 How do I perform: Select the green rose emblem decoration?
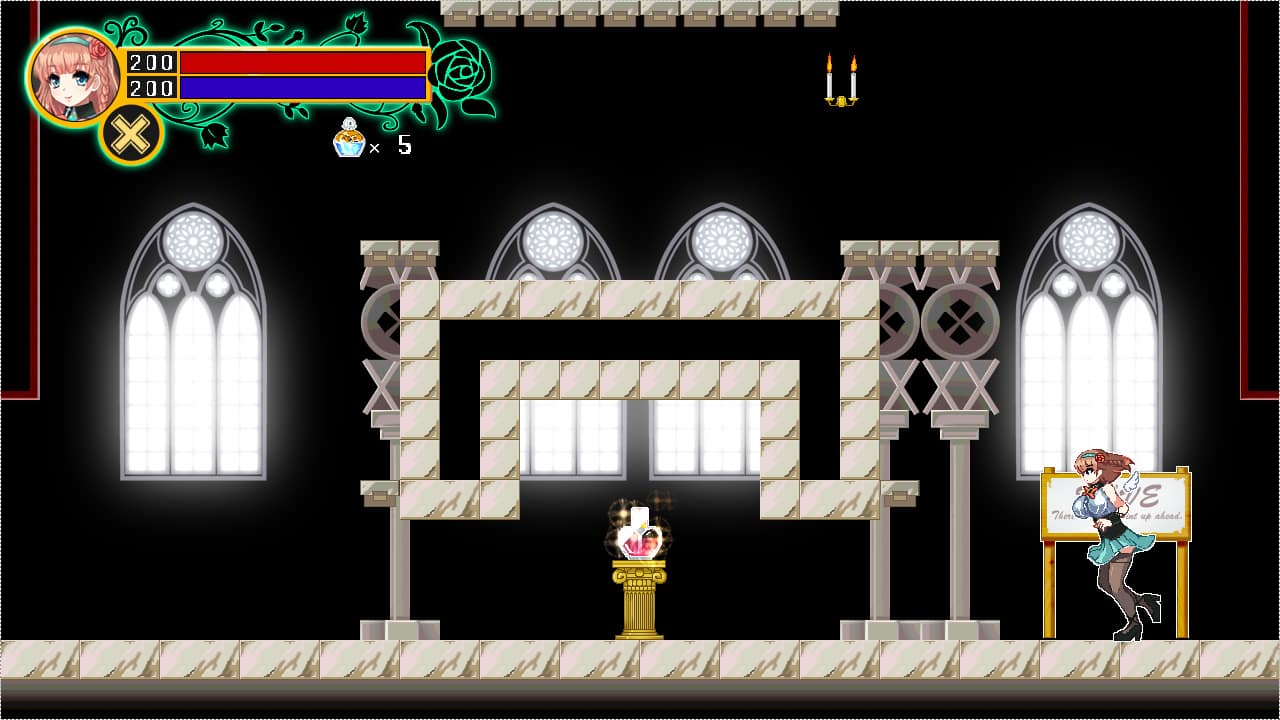455,70
